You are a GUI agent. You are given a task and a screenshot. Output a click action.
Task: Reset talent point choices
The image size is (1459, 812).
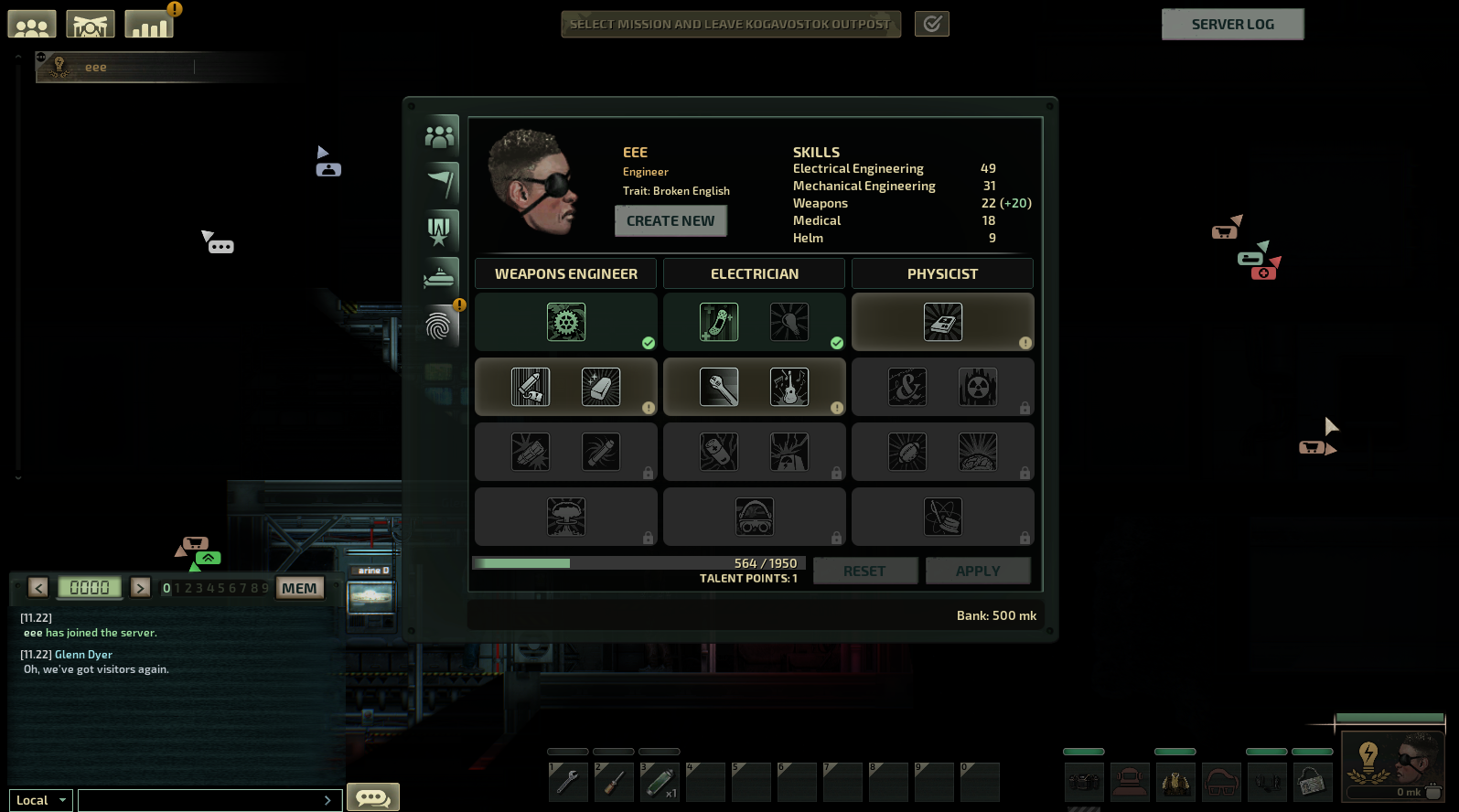(864, 572)
